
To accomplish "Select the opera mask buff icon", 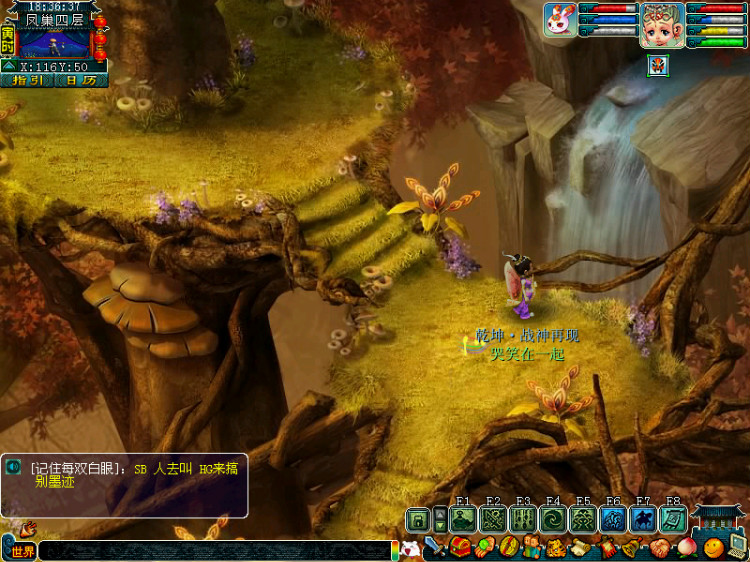I will (x=658, y=66).
